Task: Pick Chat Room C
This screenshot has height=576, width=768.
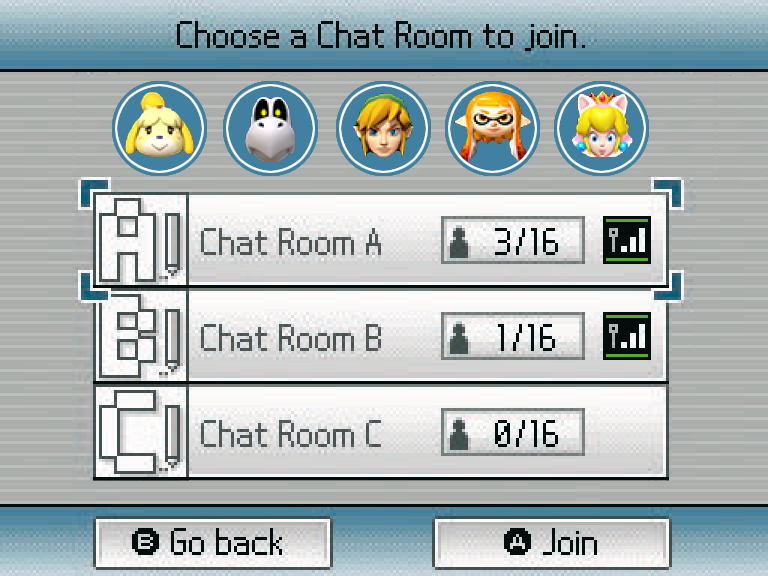Action: [380, 433]
